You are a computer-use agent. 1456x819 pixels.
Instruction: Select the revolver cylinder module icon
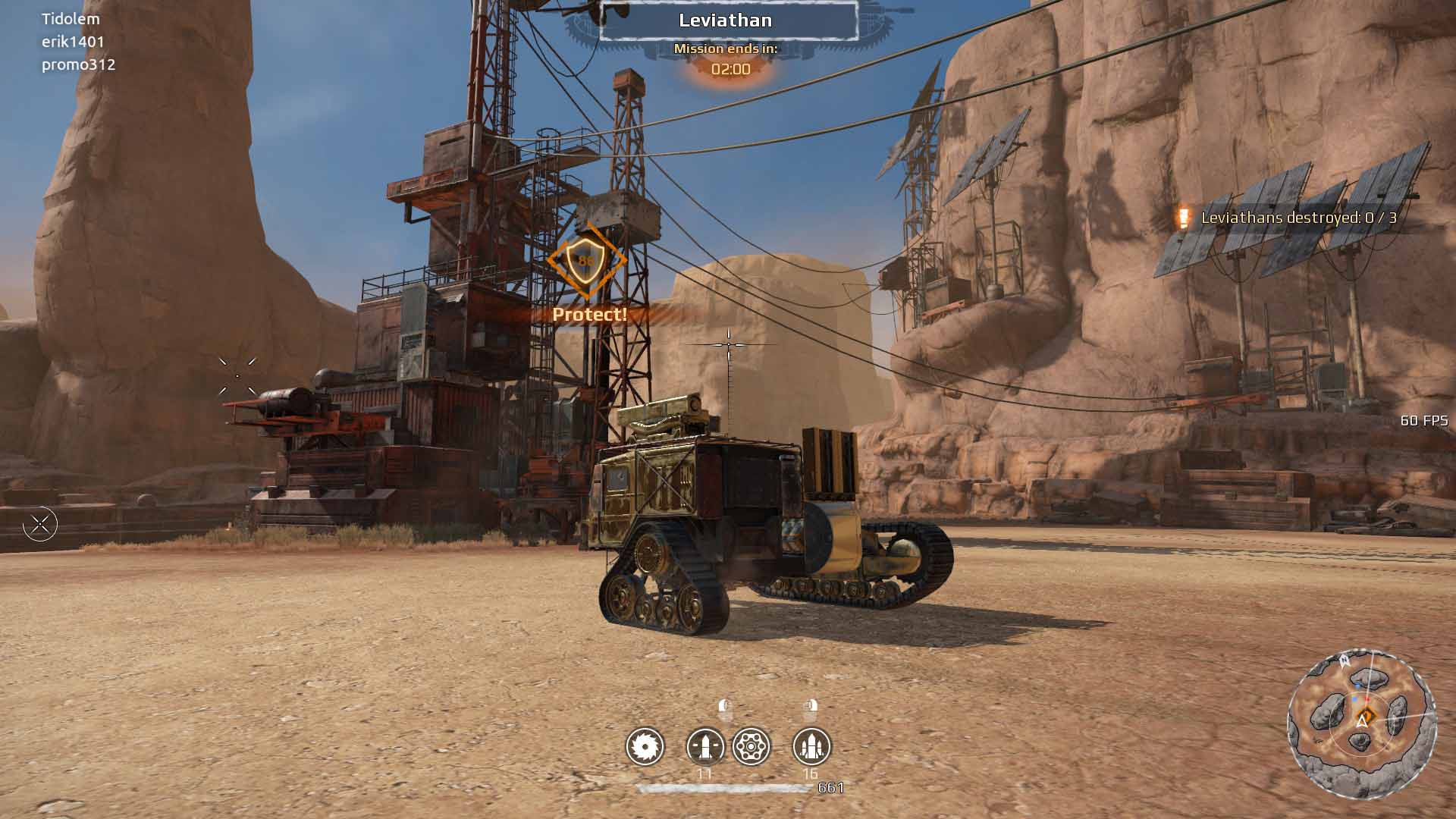click(x=752, y=747)
